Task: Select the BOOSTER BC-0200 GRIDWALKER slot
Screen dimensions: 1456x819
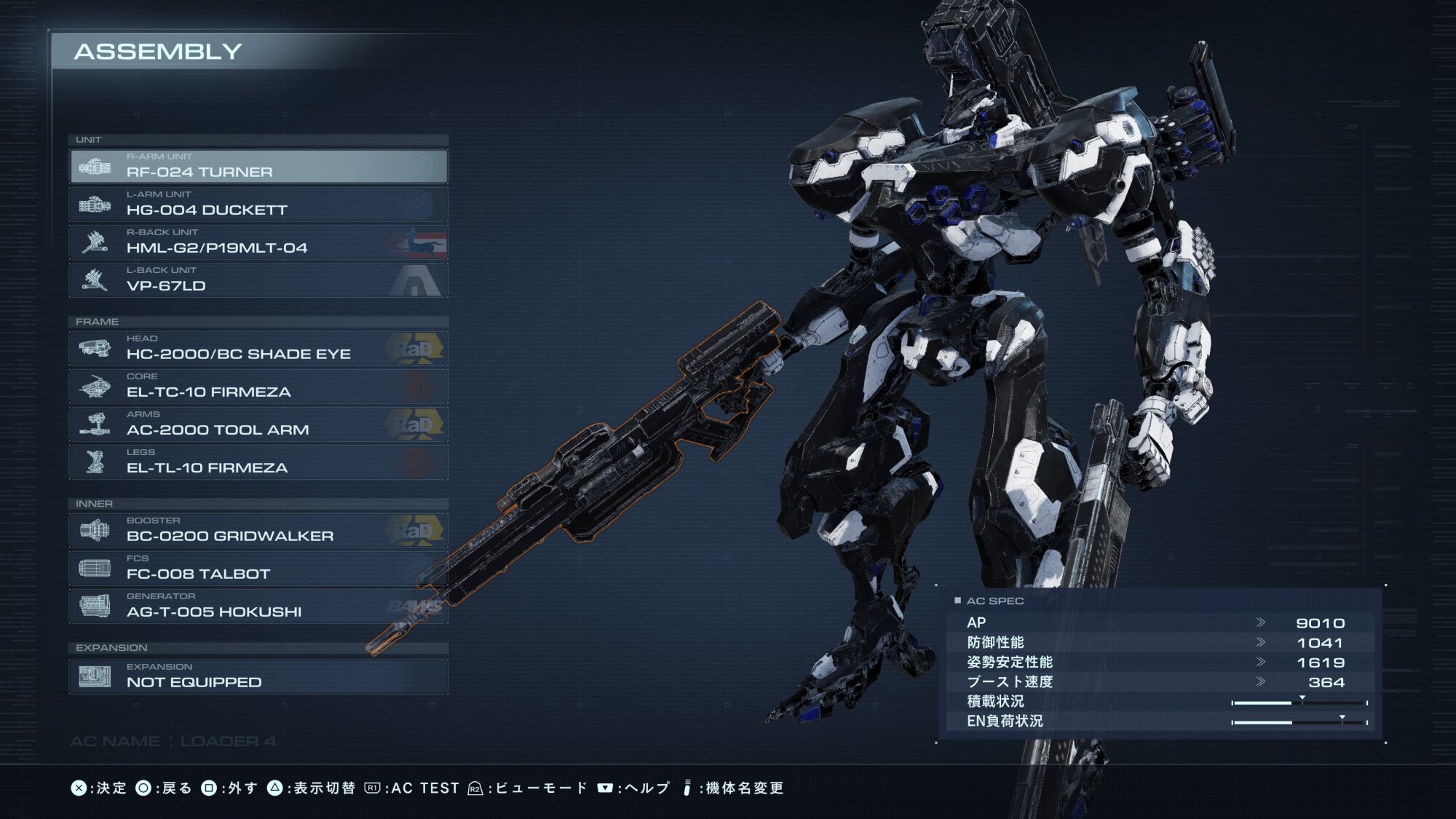Action: (258, 531)
